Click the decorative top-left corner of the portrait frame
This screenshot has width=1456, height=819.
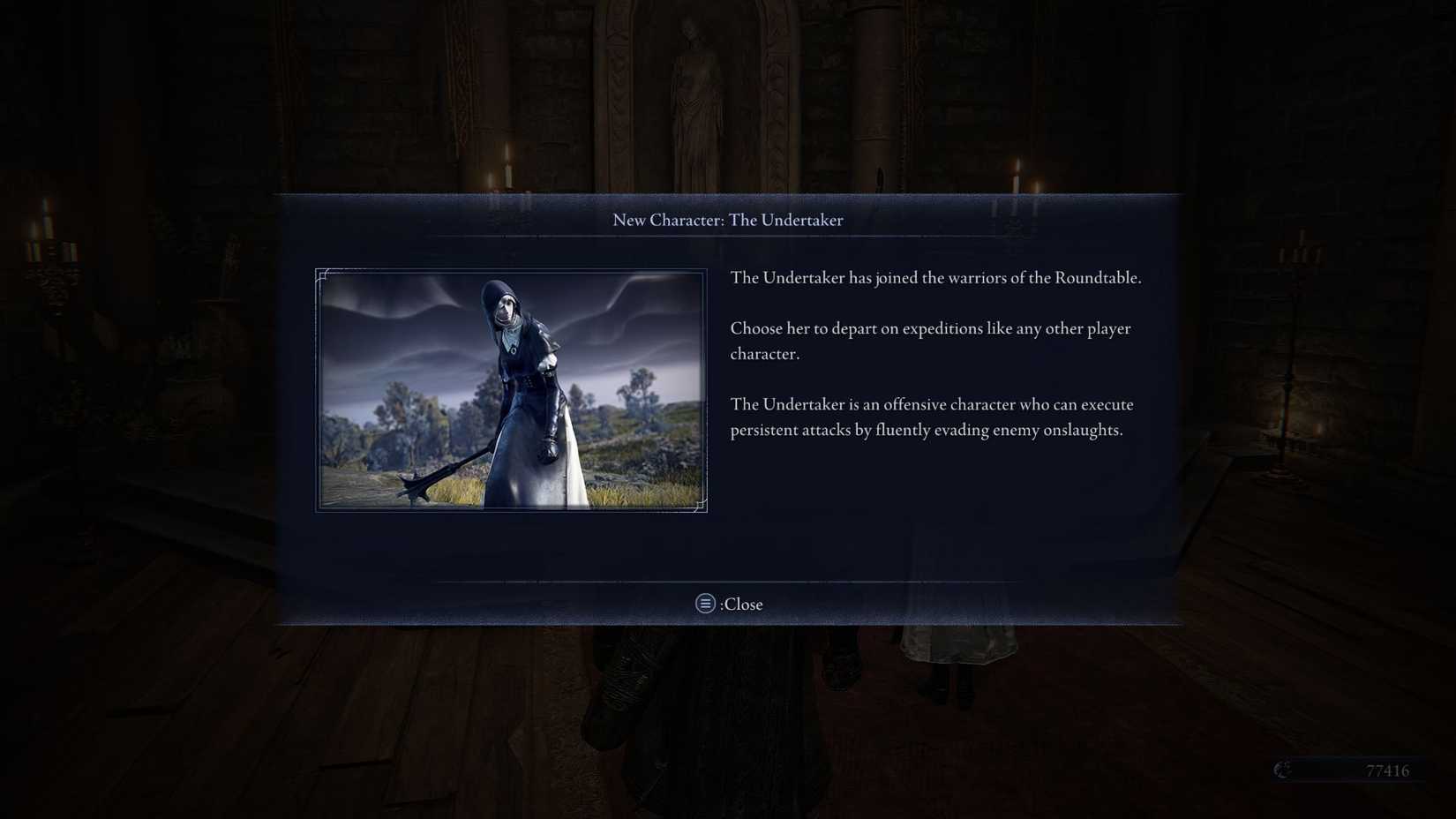322,274
